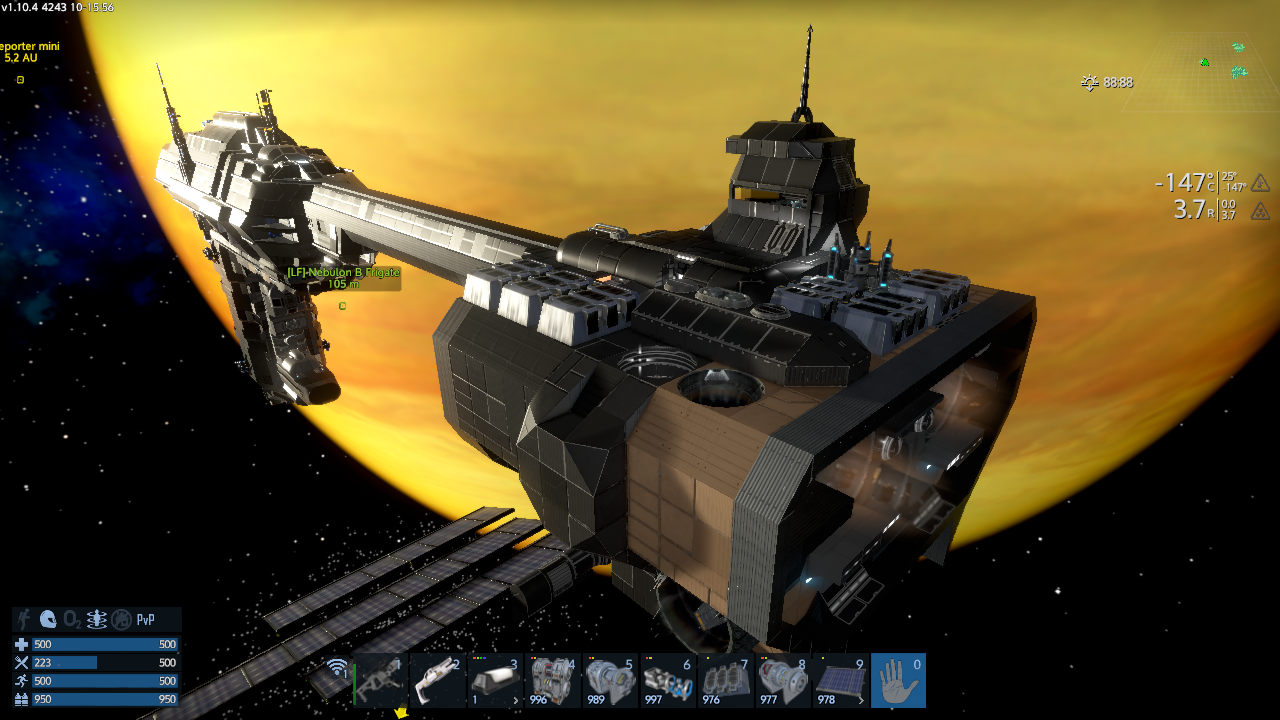Click the Nebulon B Frigate waypoint marker
The image size is (1280, 720).
(342, 305)
